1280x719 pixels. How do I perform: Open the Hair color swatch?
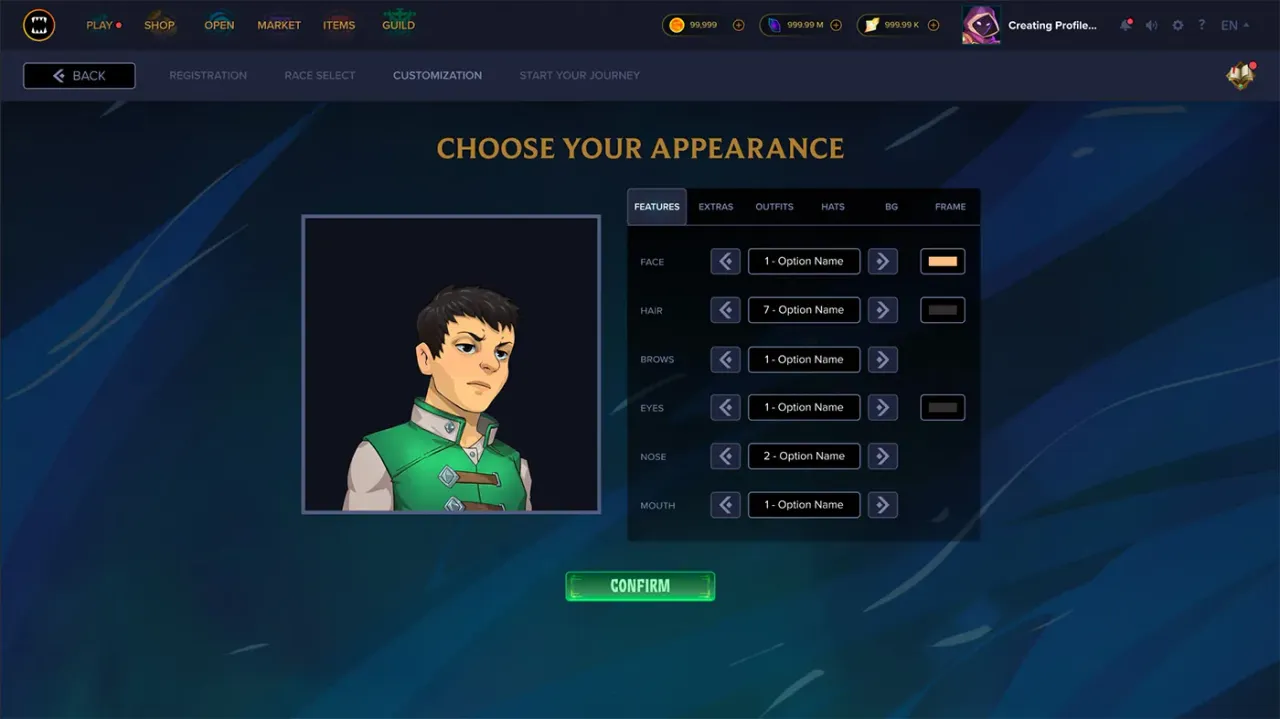[942, 310]
